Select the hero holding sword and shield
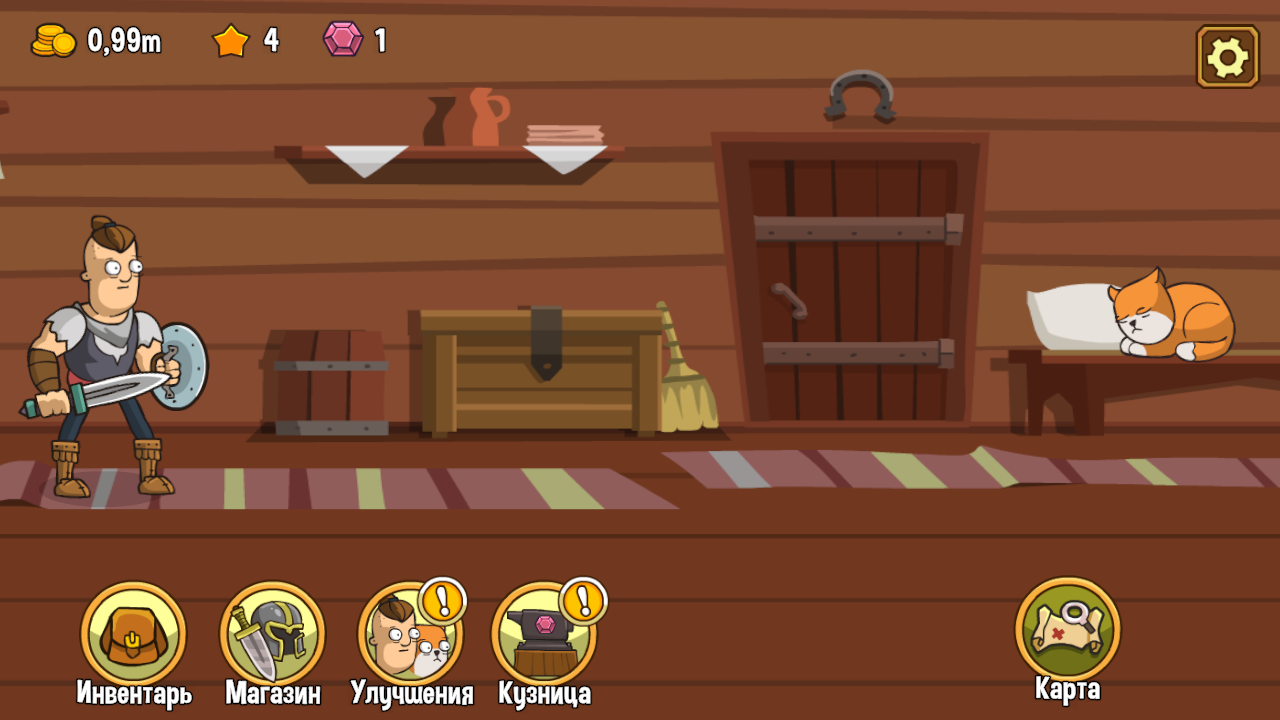Screen dimensions: 1280x720 (x=110, y=350)
